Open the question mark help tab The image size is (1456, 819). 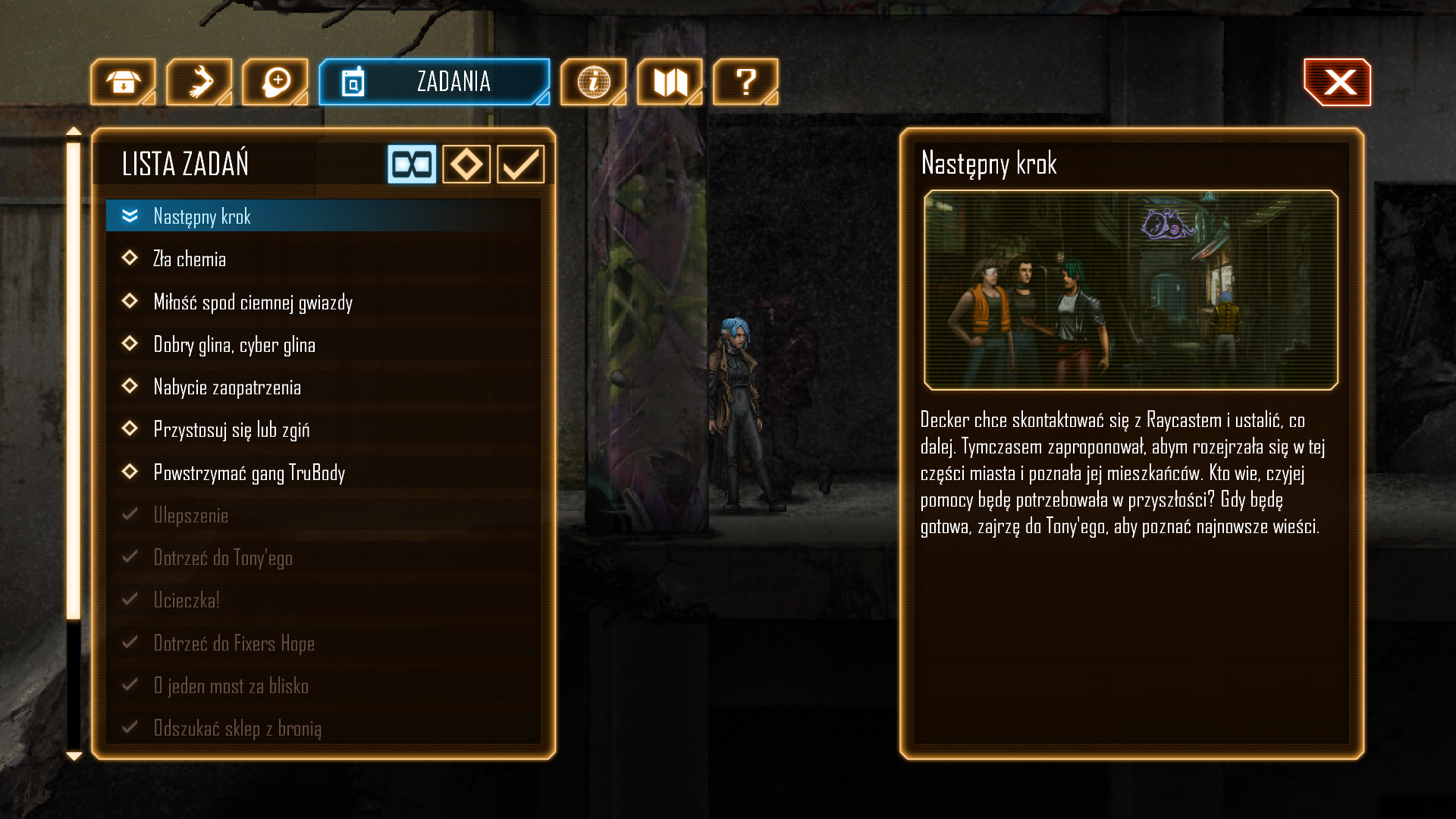[x=745, y=82]
